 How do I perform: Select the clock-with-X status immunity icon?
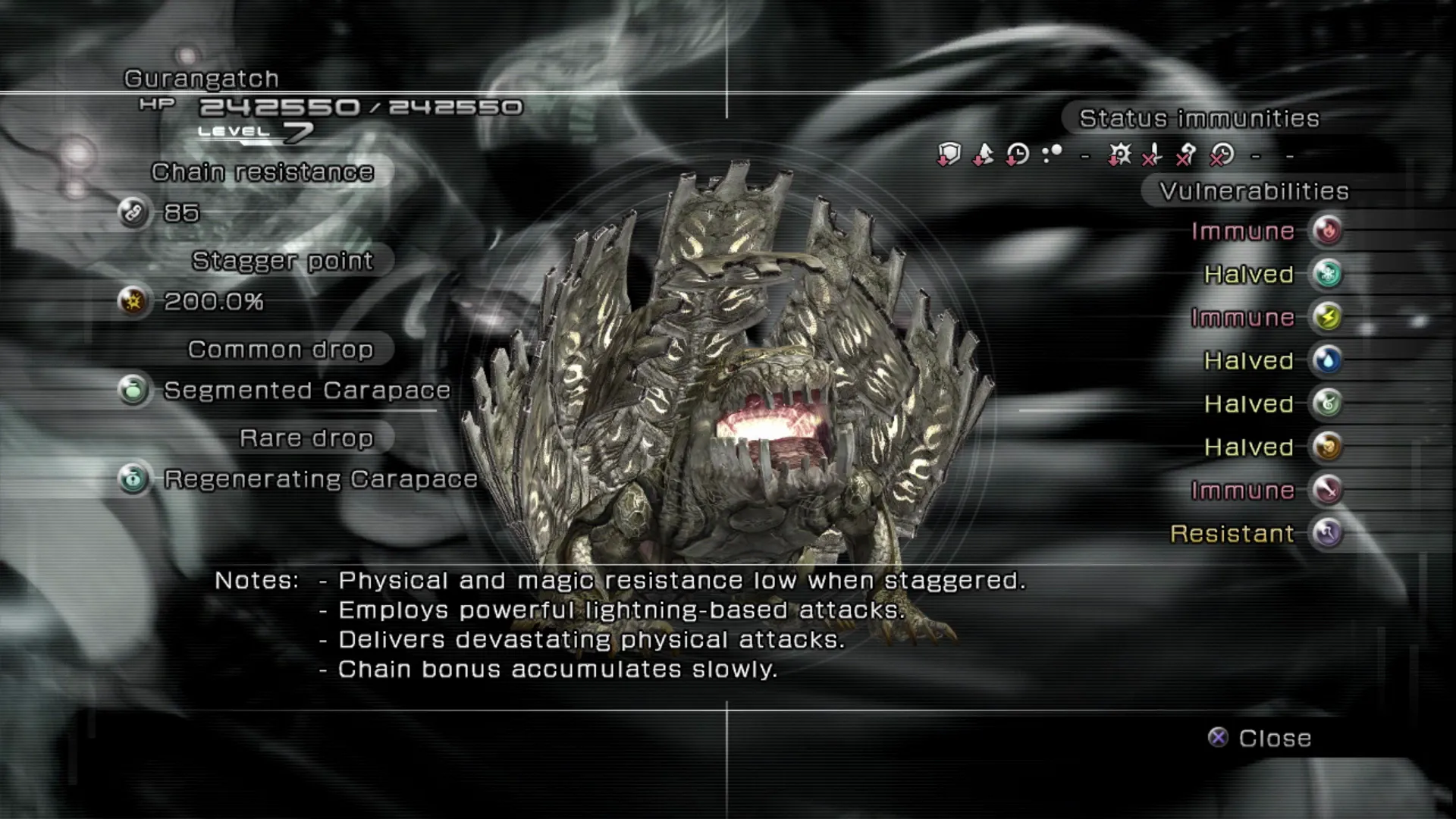1222,155
